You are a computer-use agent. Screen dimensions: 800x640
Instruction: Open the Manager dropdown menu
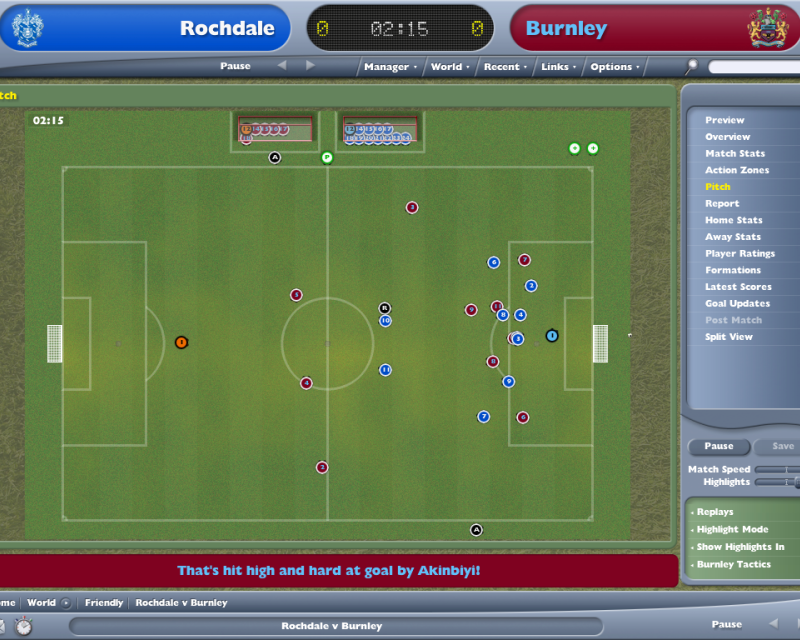coord(387,67)
